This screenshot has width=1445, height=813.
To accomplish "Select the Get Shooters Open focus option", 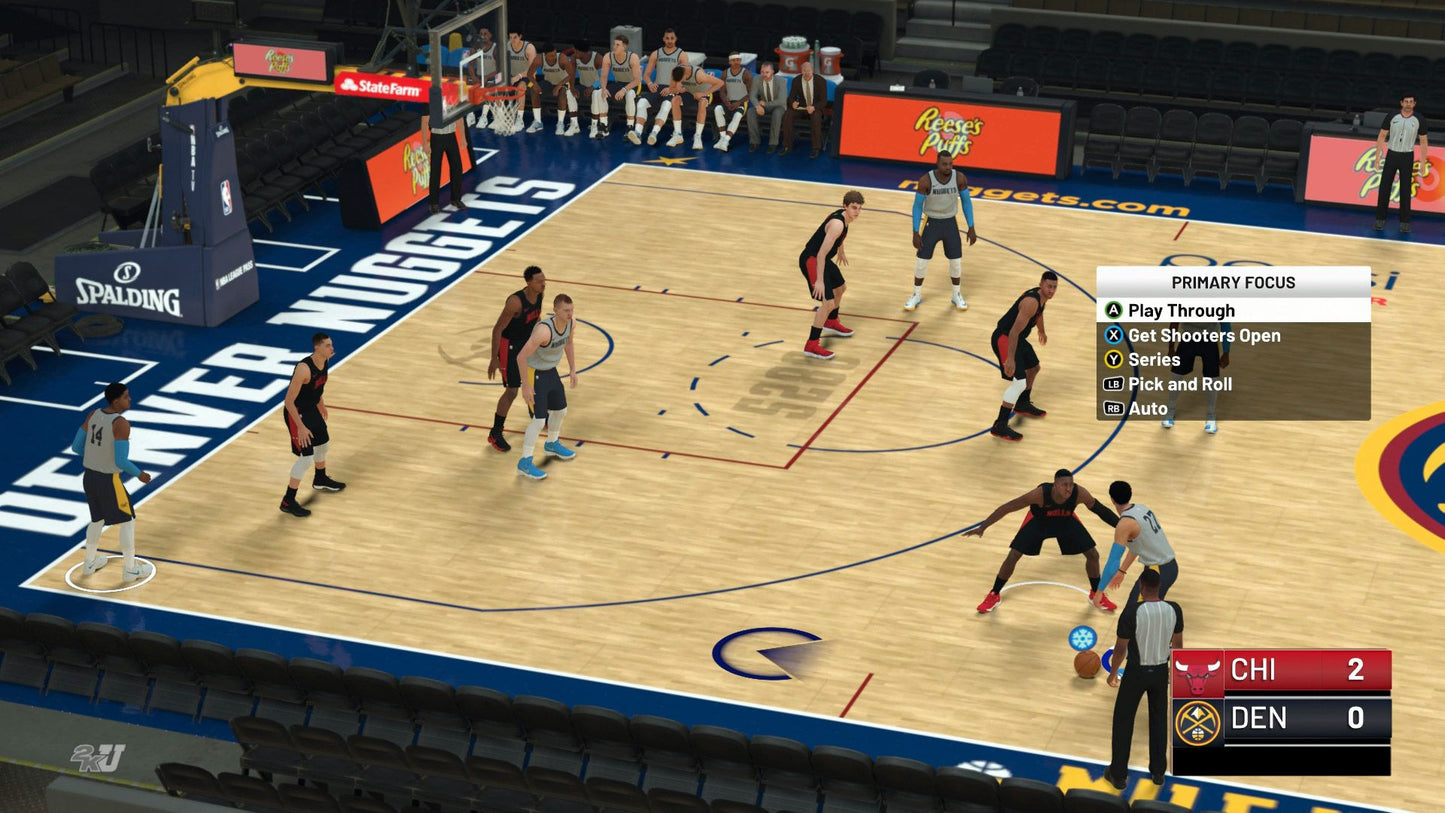I will (x=1204, y=335).
